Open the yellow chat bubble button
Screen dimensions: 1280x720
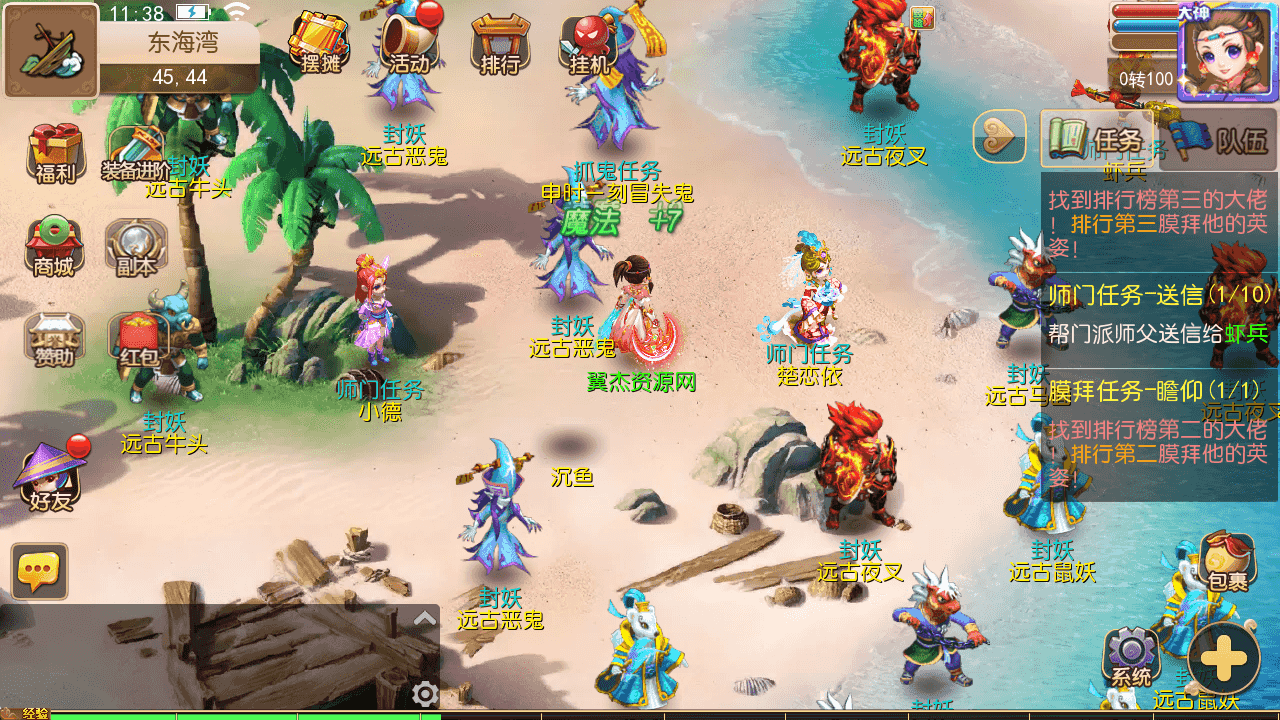click(x=40, y=571)
